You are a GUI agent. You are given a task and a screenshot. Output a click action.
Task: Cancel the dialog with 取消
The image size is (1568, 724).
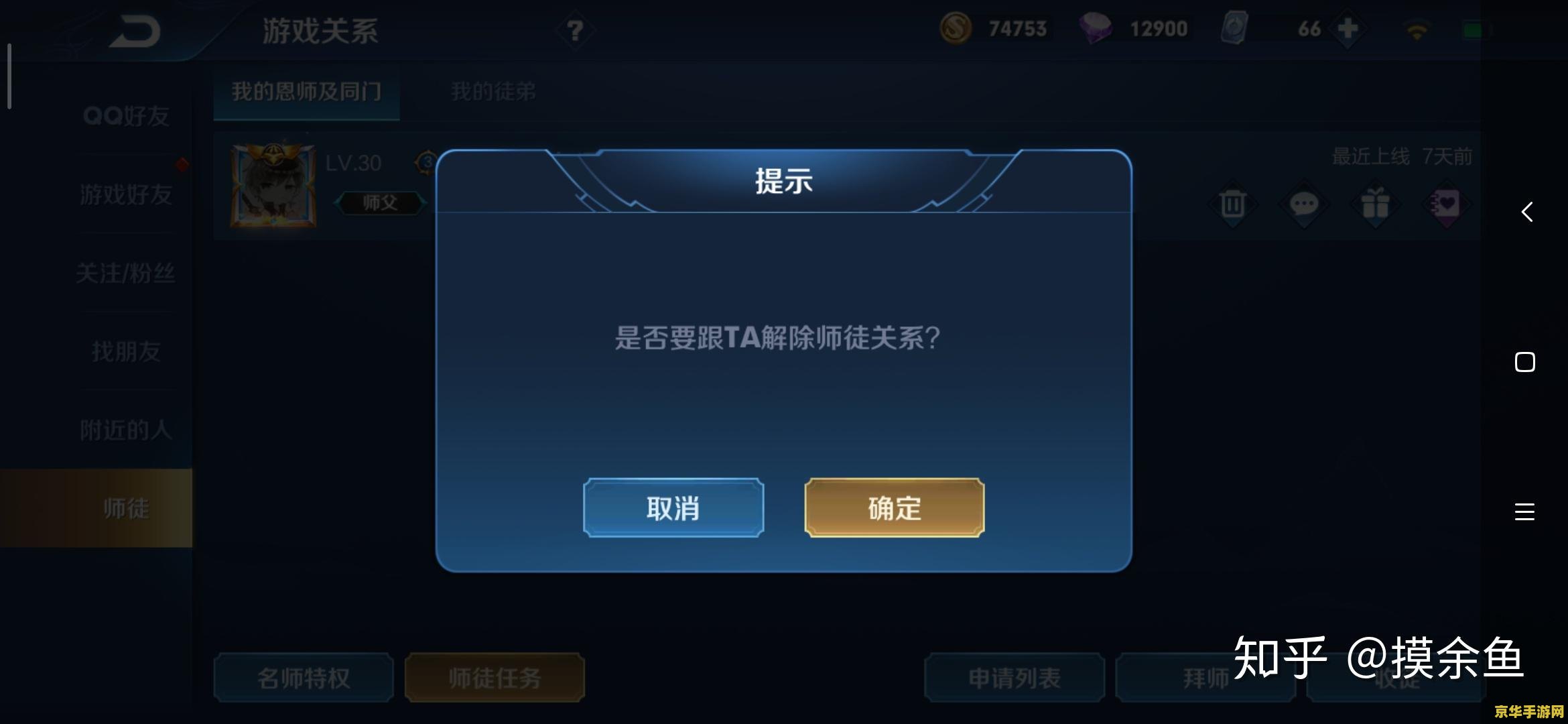[x=673, y=508]
